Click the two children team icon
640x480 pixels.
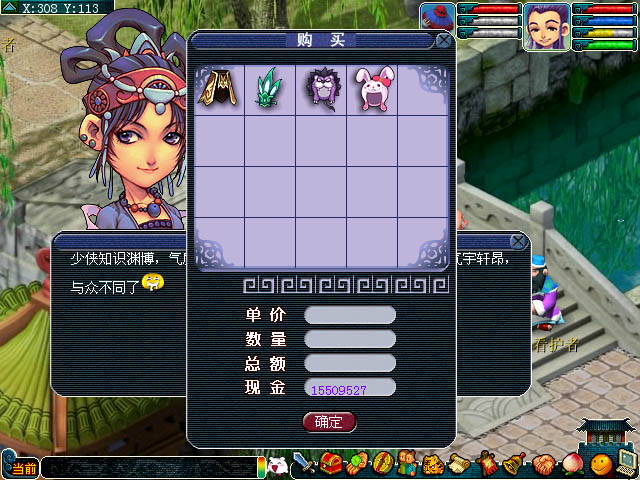pyautogui.click(x=408, y=465)
